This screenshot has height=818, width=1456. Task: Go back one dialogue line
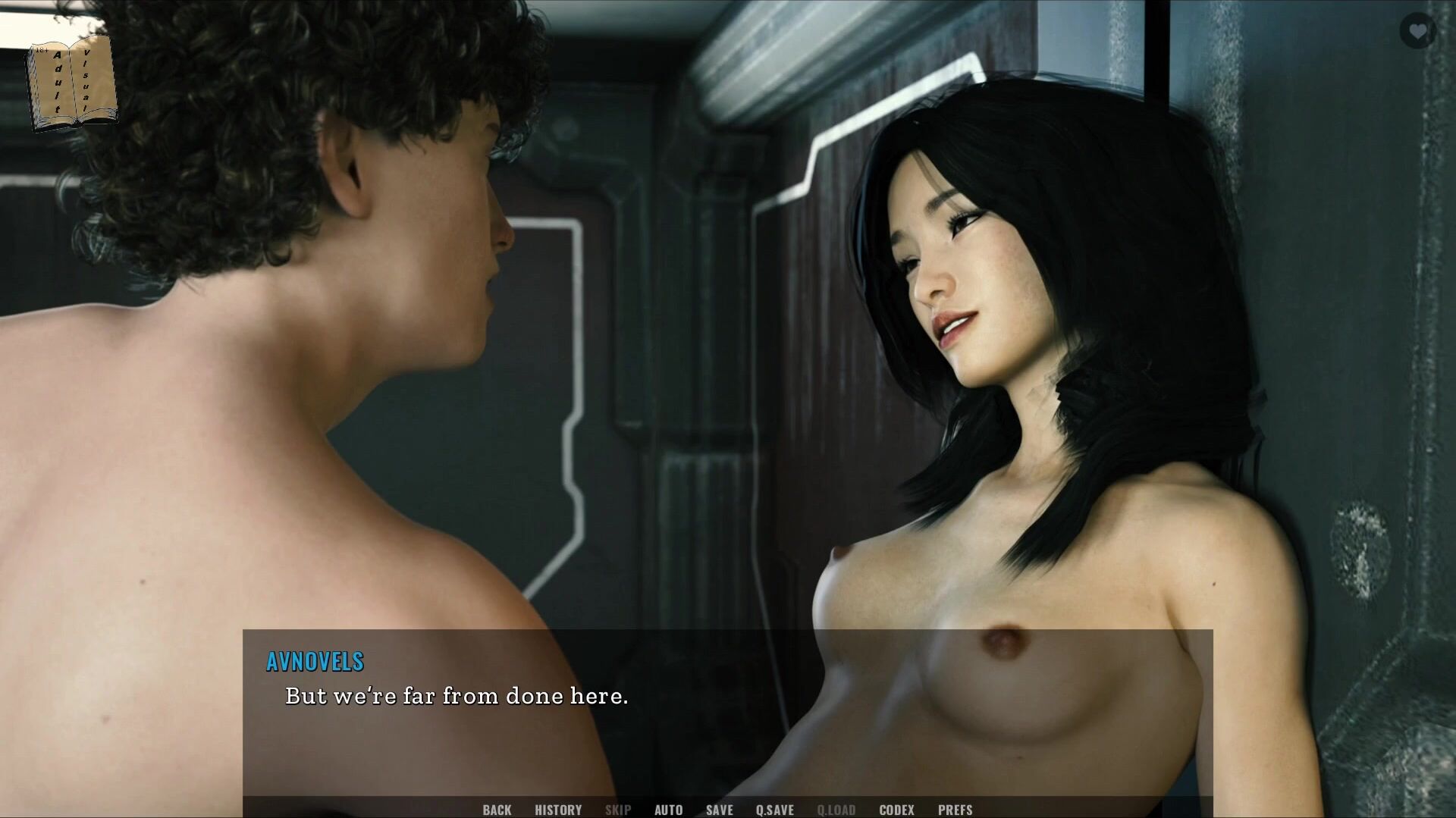(x=497, y=810)
